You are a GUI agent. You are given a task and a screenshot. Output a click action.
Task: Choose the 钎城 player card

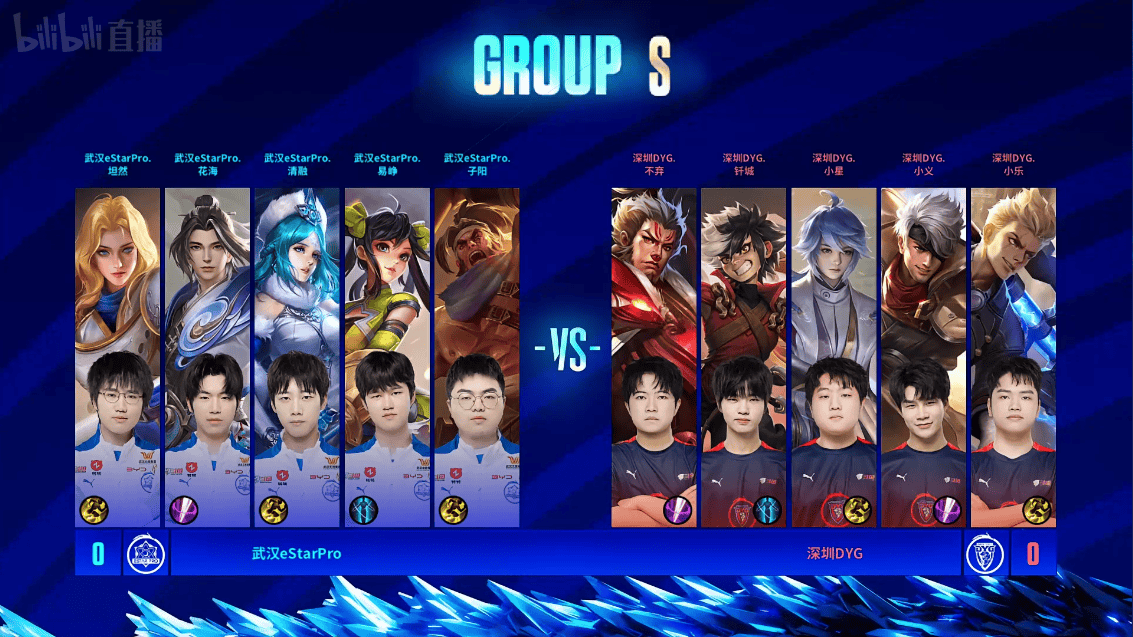coord(744,357)
